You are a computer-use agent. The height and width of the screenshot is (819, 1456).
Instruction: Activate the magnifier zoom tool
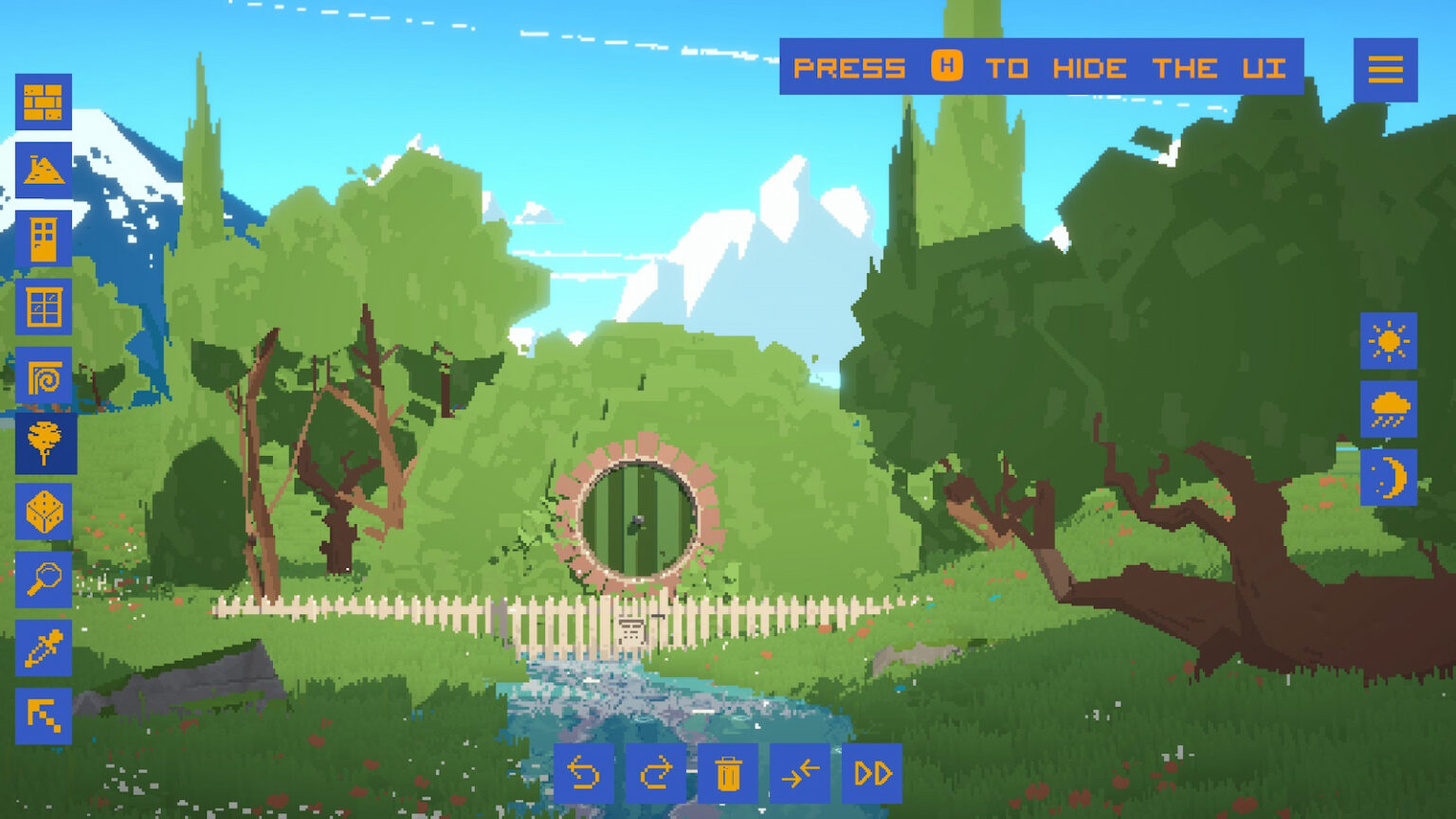43,577
